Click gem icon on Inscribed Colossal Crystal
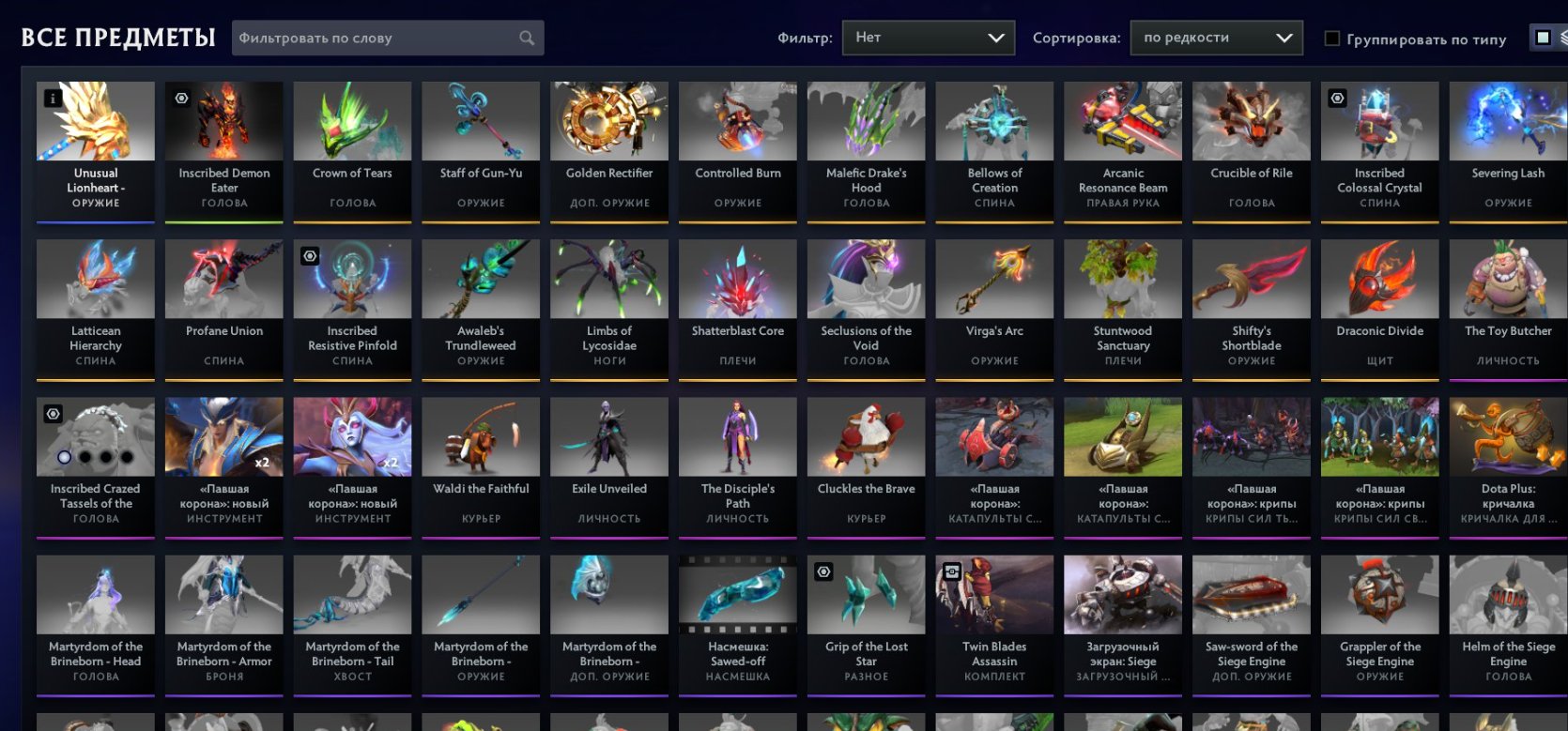 click(x=1335, y=98)
